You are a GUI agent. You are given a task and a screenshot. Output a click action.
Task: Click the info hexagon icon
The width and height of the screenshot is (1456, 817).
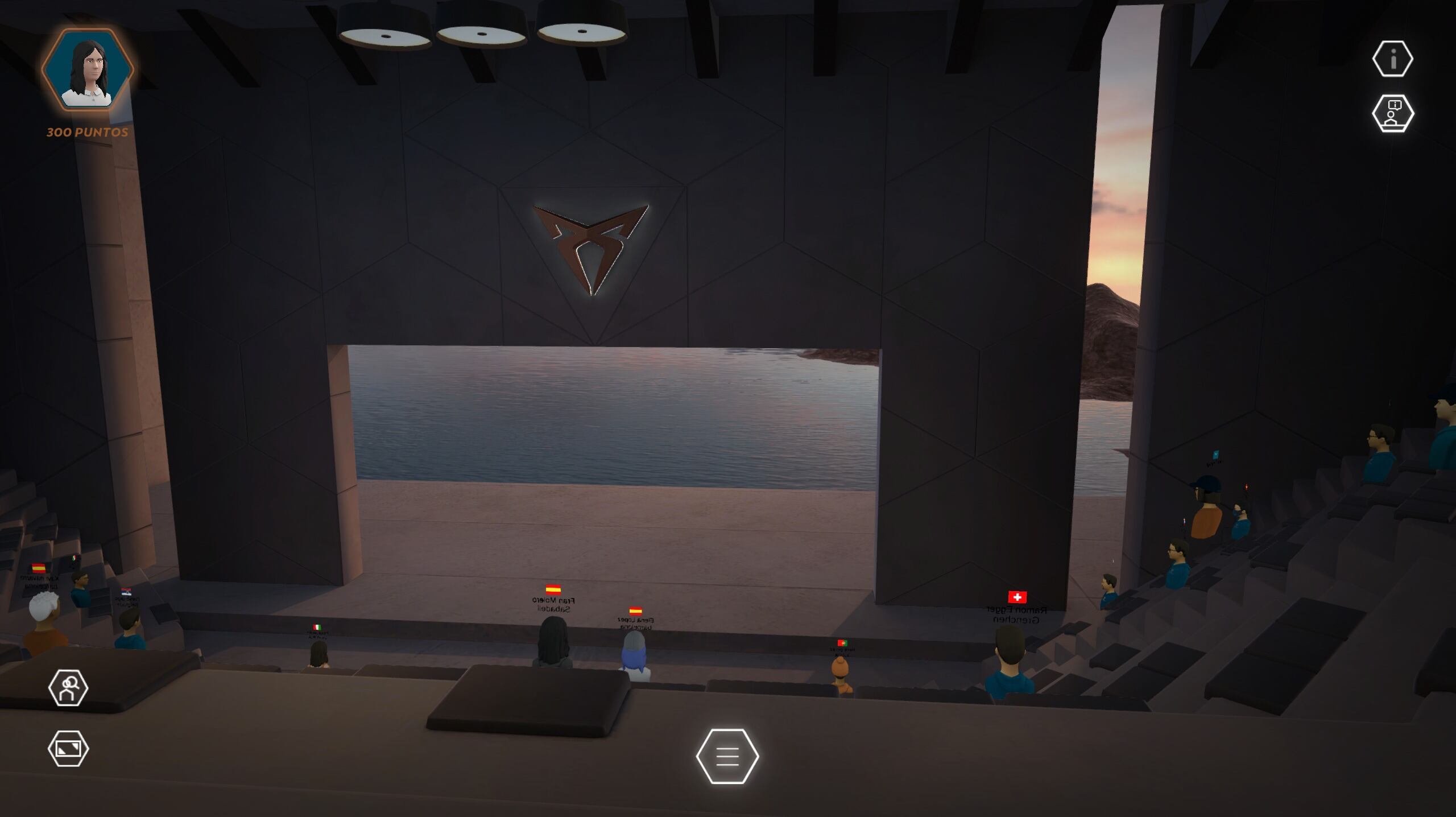point(1392,59)
